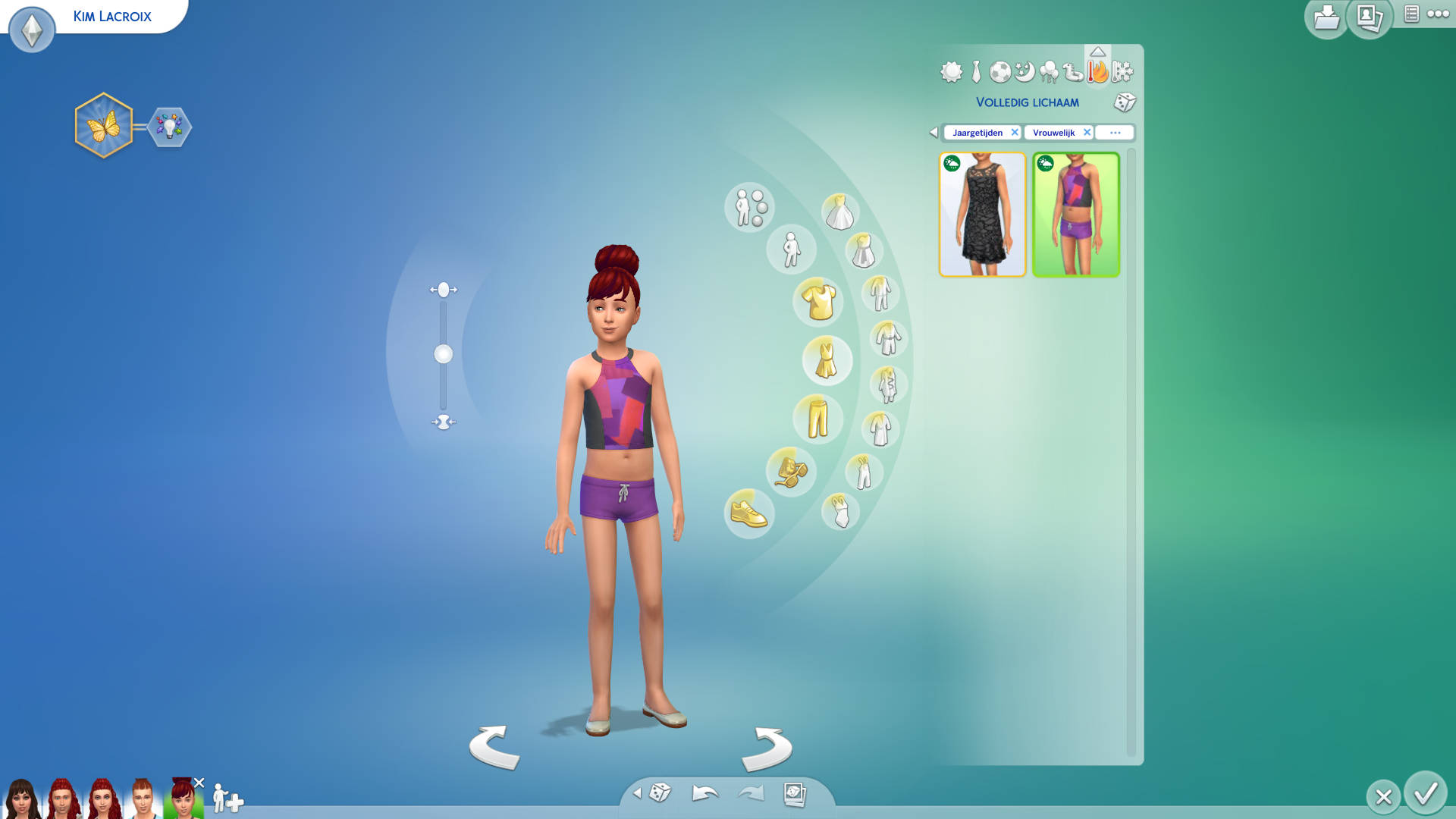Rotate the Sim to the right
The image size is (1456, 819).
tap(767, 748)
